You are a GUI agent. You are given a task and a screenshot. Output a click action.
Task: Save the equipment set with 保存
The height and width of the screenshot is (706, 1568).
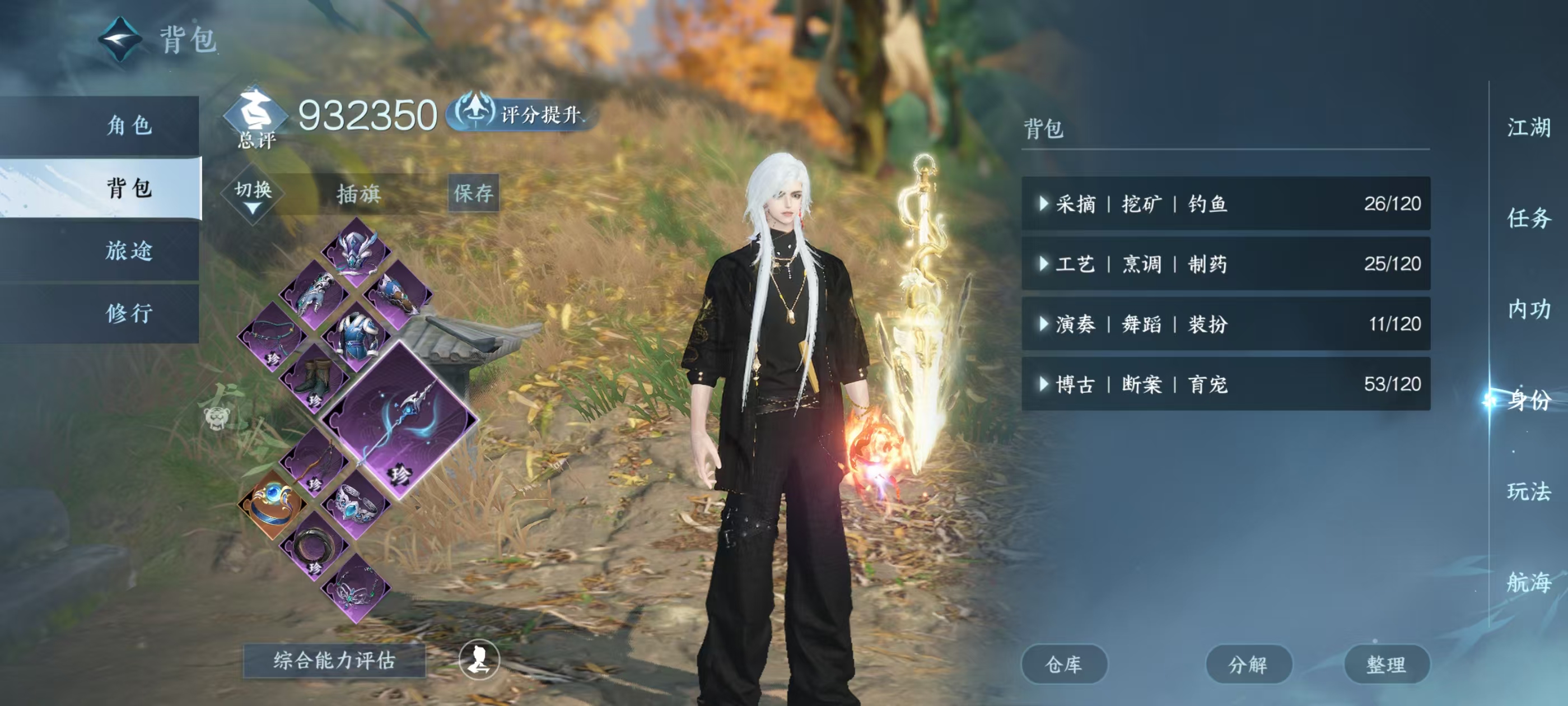[473, 193]
